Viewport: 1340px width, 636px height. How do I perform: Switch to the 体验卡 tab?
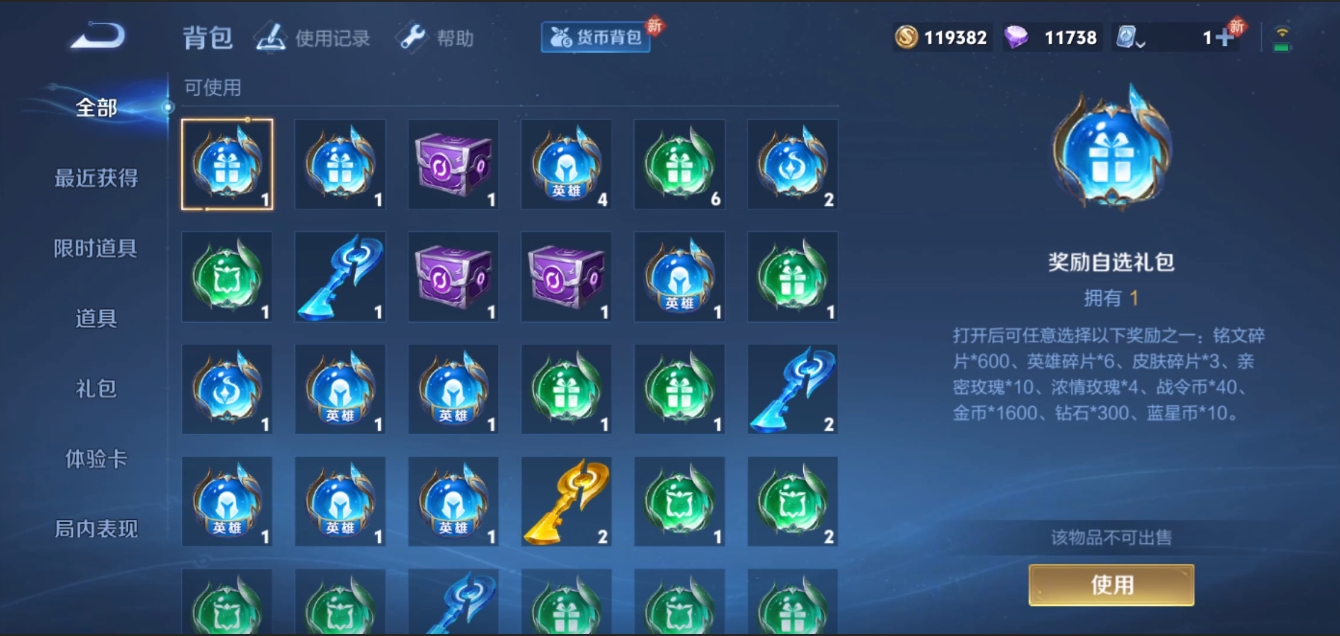click(x=96, y=459)
